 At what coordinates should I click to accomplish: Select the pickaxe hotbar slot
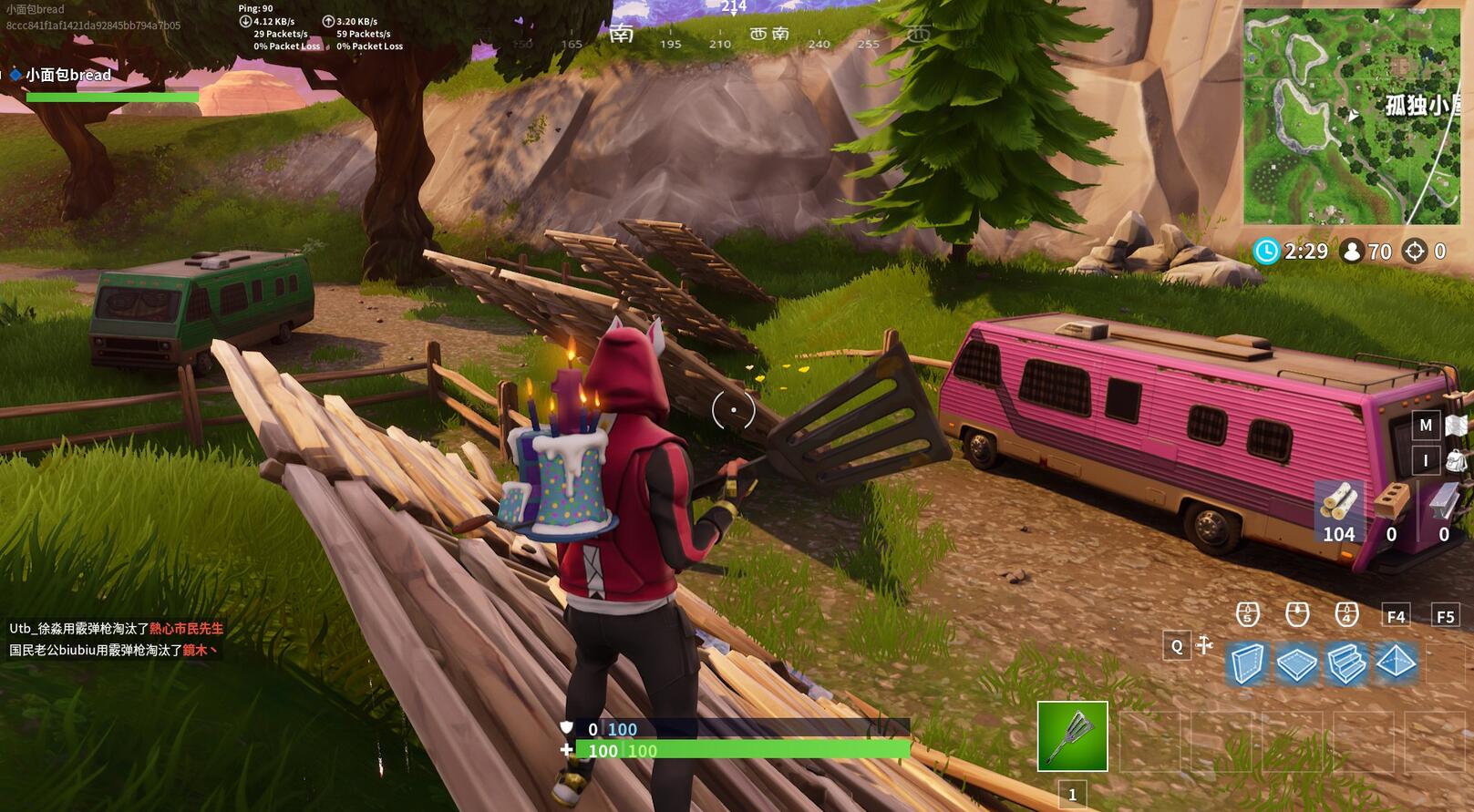click(1072, 735)
